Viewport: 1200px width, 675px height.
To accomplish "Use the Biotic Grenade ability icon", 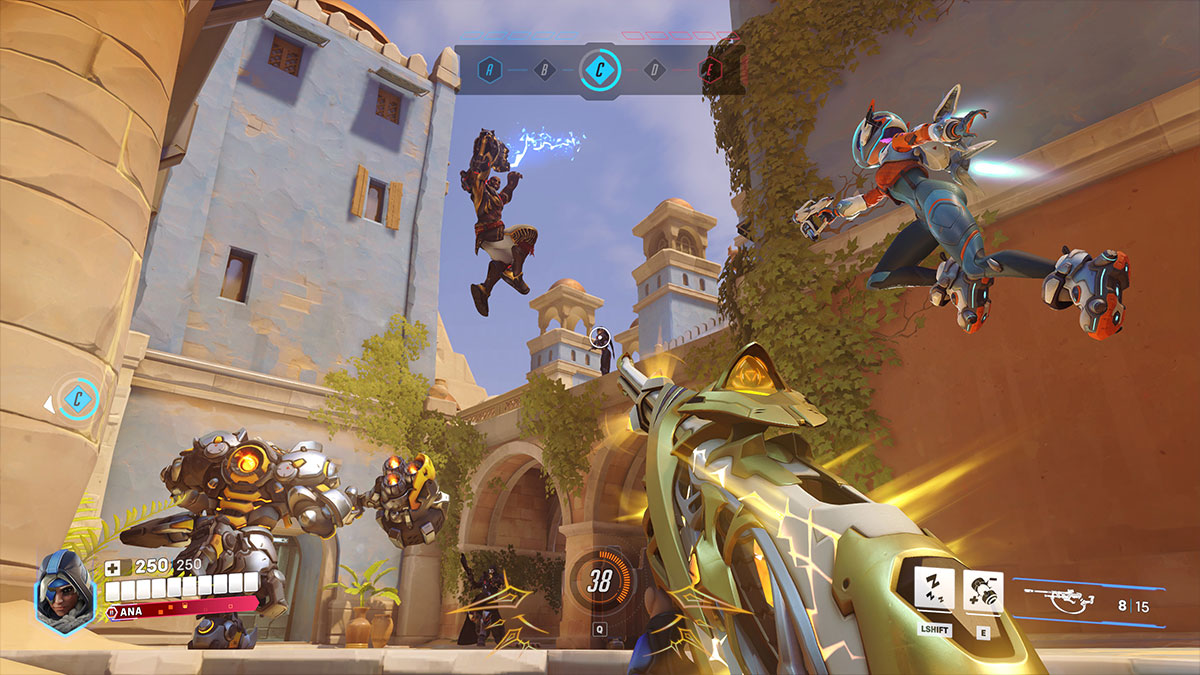I will [x=983, y=590].
